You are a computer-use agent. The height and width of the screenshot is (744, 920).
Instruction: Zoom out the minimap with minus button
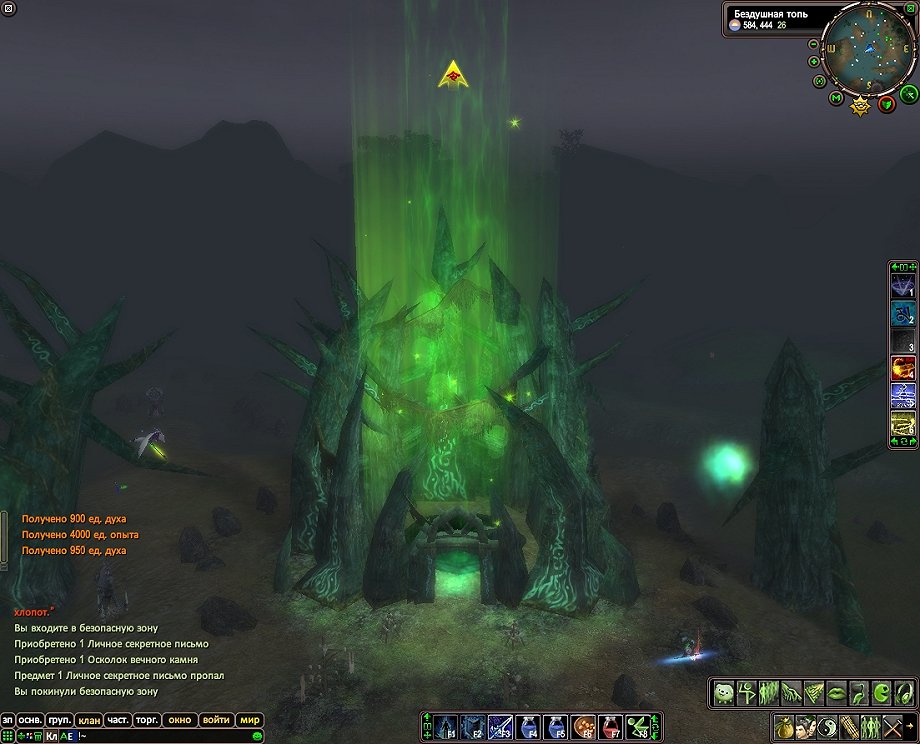(813, 44)
